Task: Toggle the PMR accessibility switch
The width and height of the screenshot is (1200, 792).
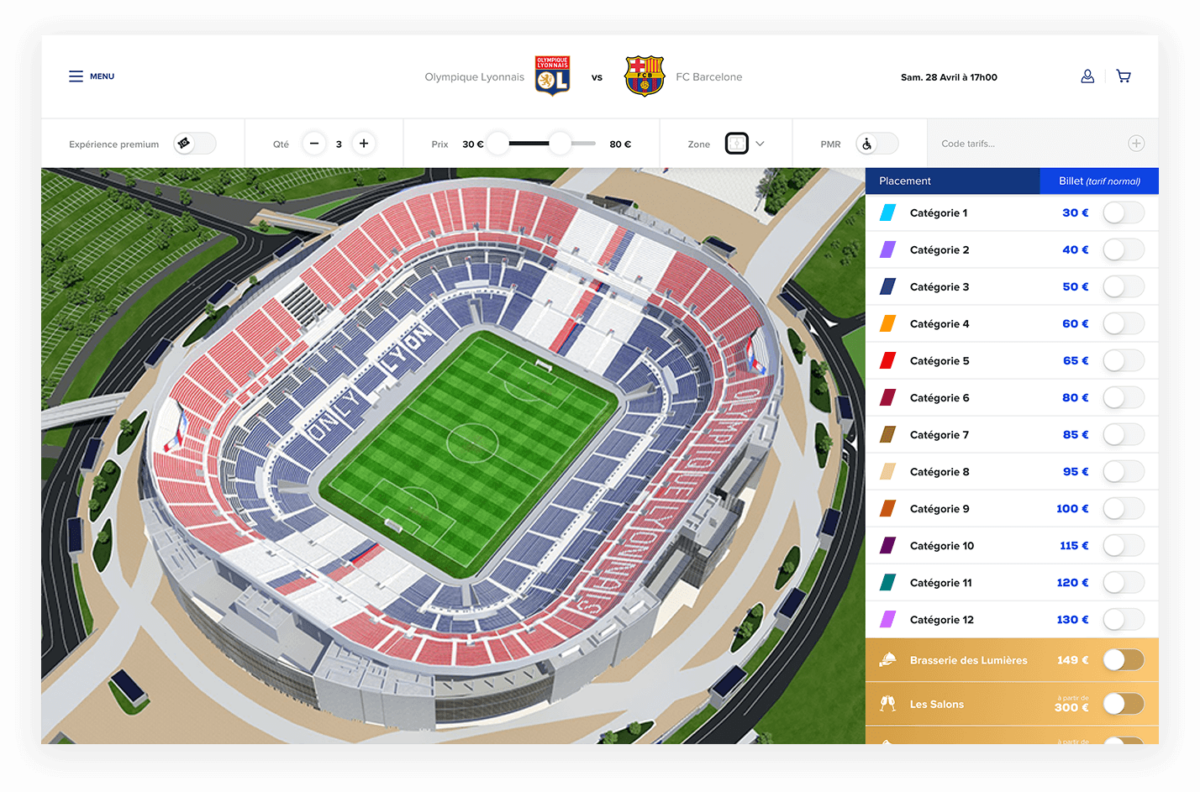Action: coord(876,144)
